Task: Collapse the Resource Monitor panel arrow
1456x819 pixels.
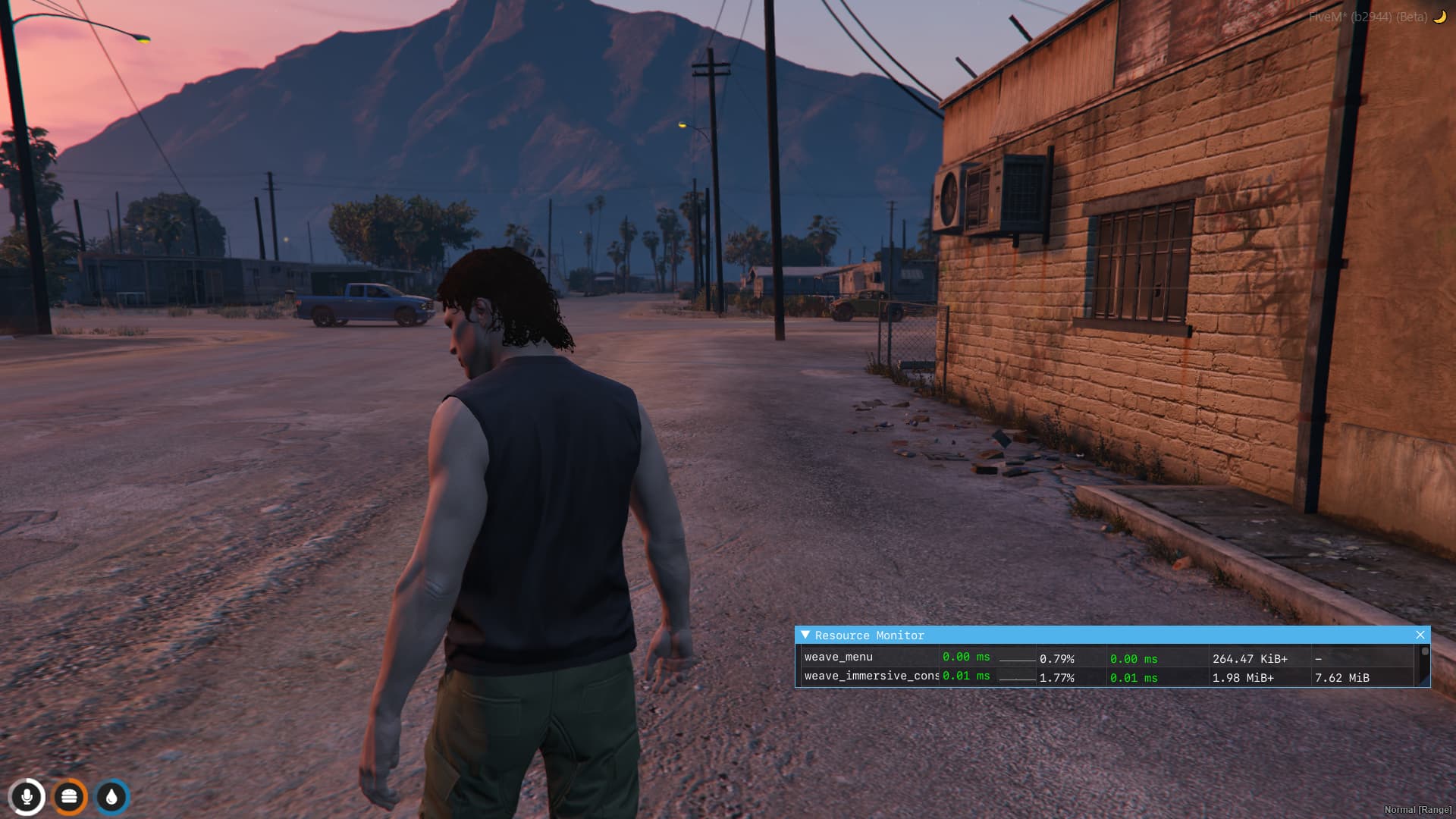Action: pos(805,635)
